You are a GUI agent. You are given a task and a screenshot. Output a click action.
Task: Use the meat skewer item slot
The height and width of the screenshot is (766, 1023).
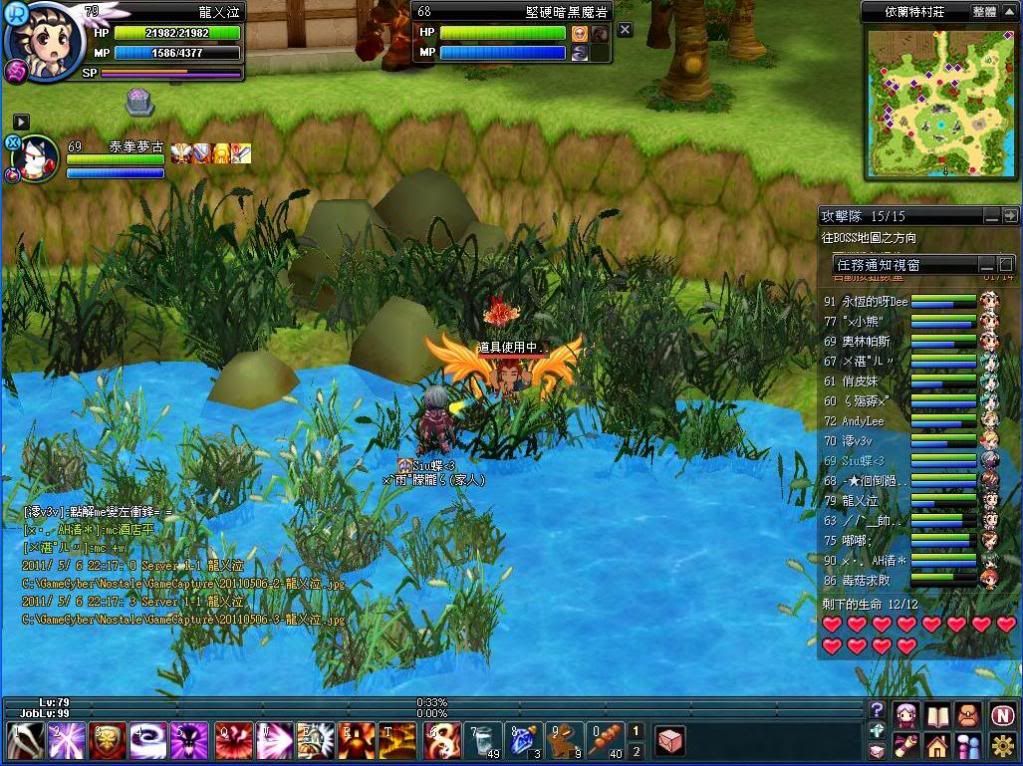click(x=607, y=741)
